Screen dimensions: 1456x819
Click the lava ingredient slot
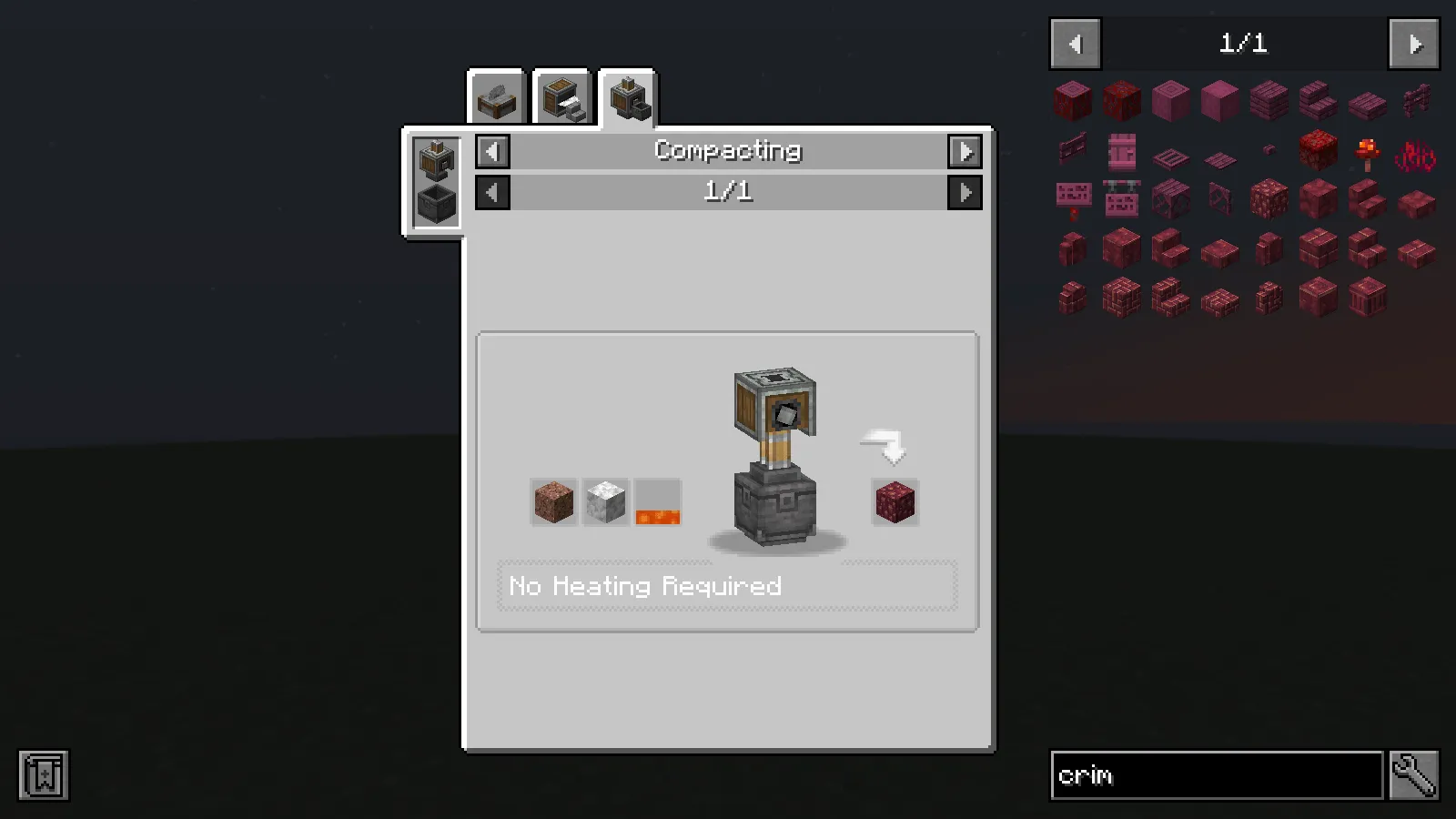(657, 502)
